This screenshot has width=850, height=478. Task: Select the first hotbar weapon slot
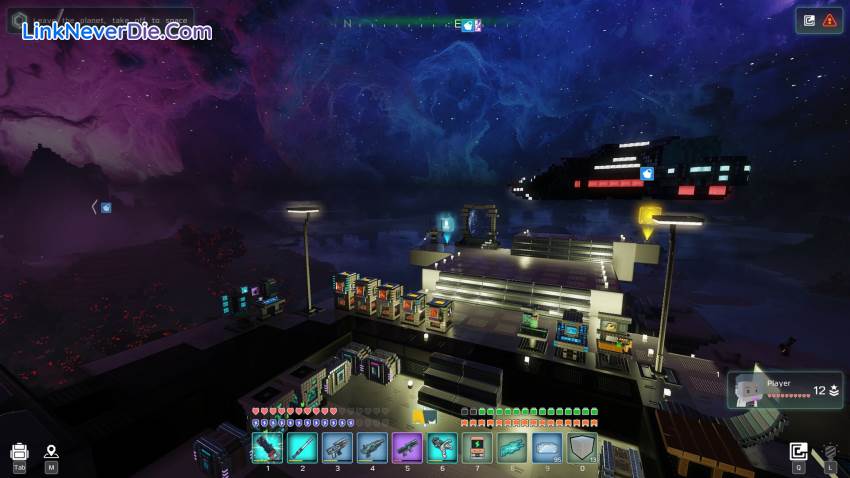267,447
